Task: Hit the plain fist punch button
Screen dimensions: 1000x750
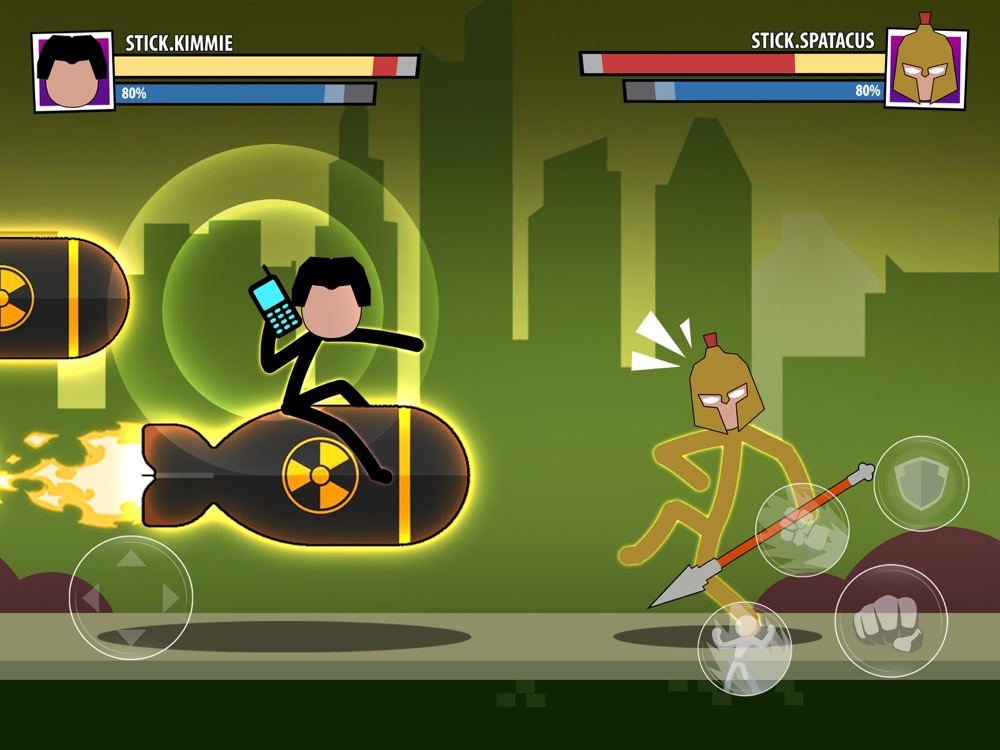Action: (890, 621)
